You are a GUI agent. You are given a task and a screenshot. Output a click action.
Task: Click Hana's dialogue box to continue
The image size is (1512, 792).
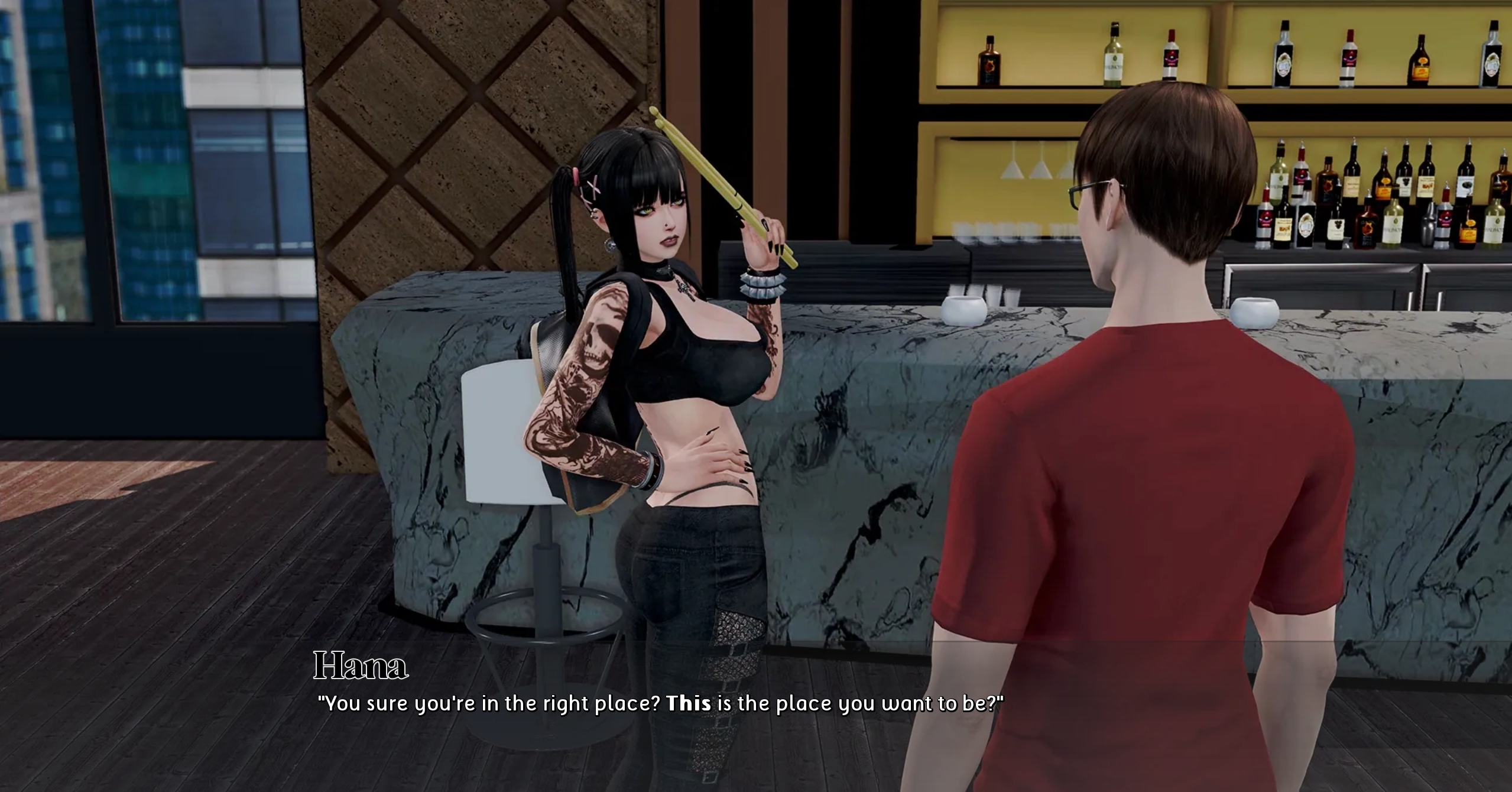click(659, 703)
